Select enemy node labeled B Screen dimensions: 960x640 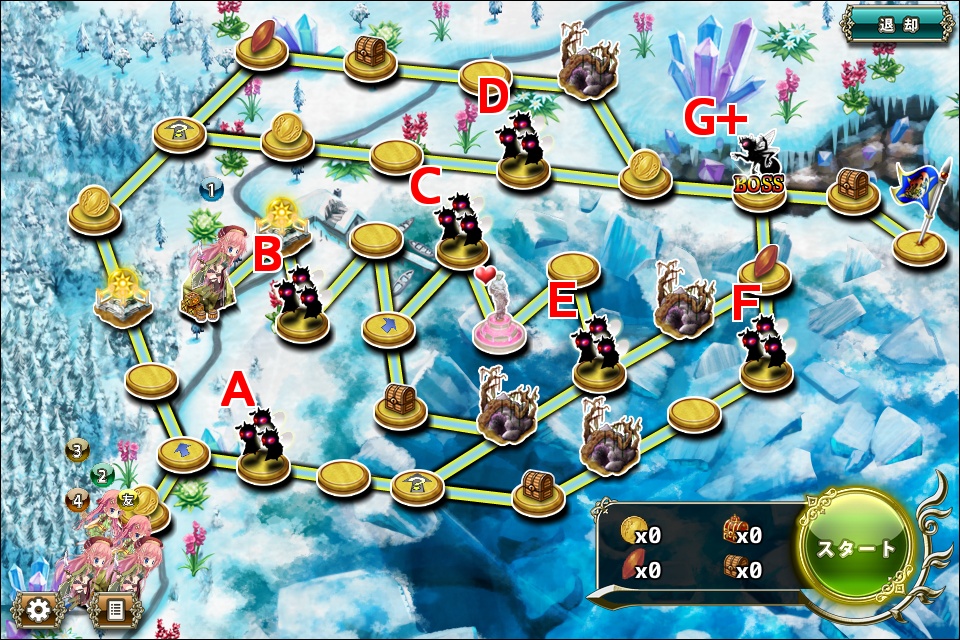click(302, 304)
